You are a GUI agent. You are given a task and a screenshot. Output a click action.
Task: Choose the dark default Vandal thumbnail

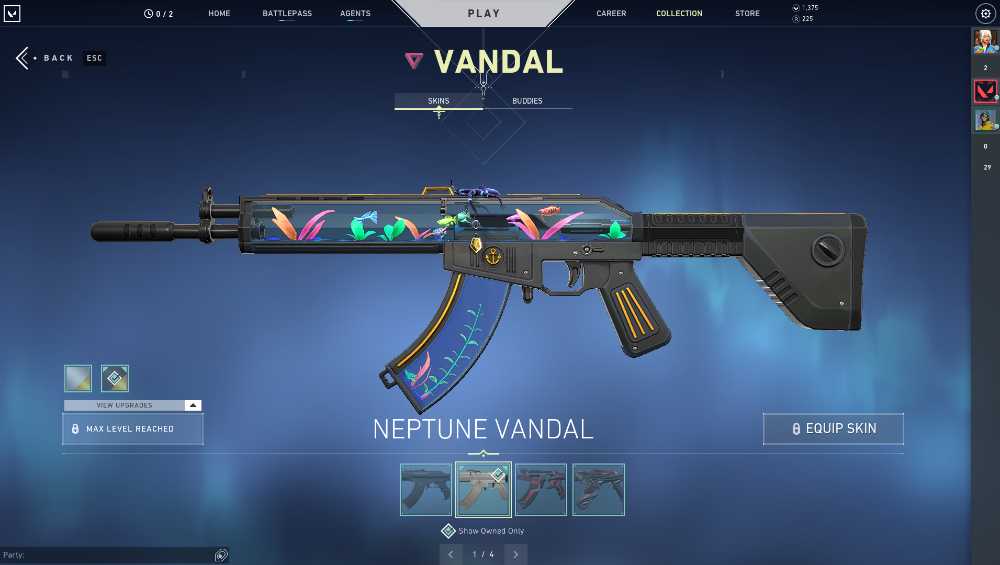(x=425, y=489)
